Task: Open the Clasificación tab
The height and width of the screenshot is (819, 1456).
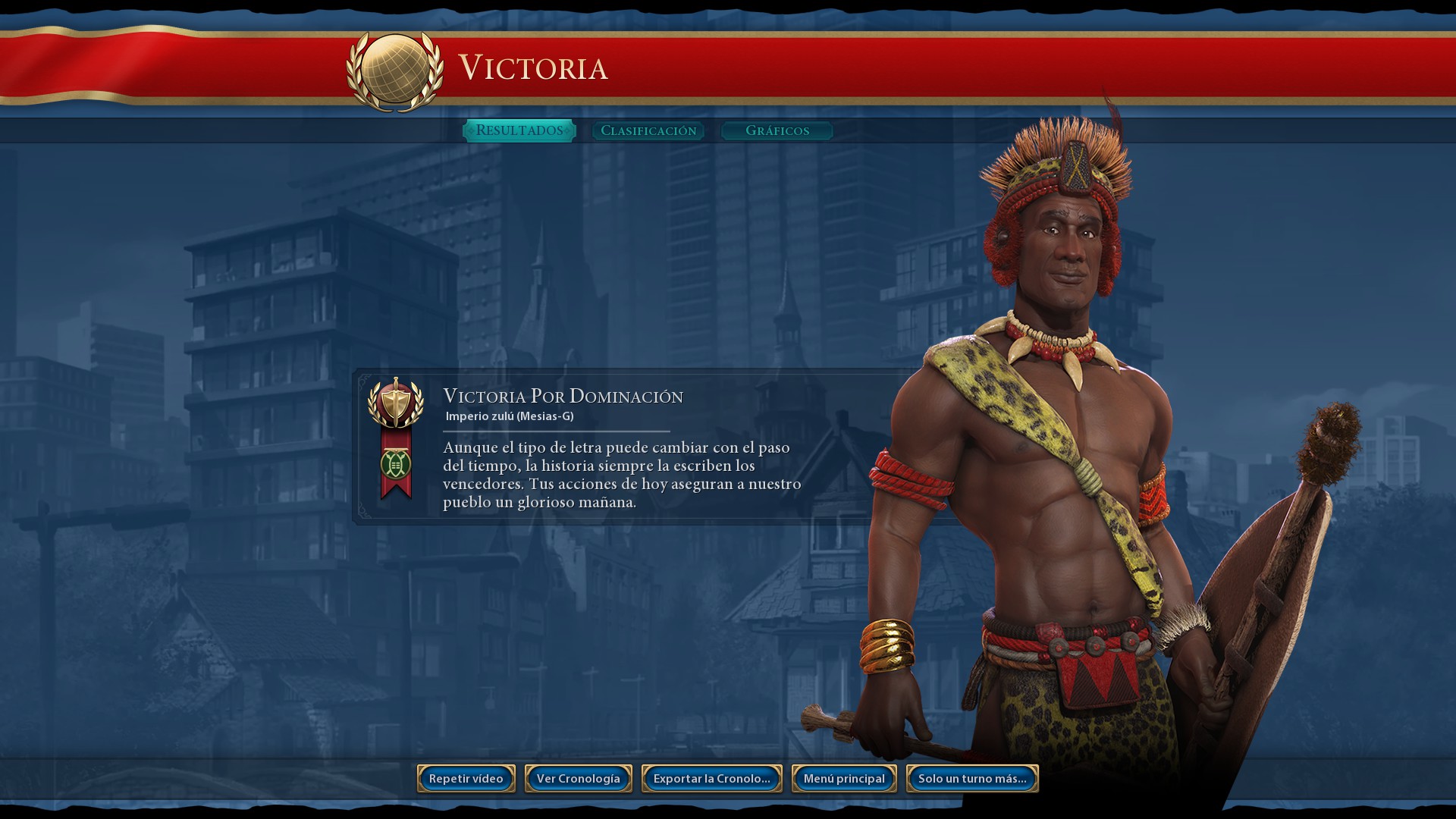Action: 648,130
